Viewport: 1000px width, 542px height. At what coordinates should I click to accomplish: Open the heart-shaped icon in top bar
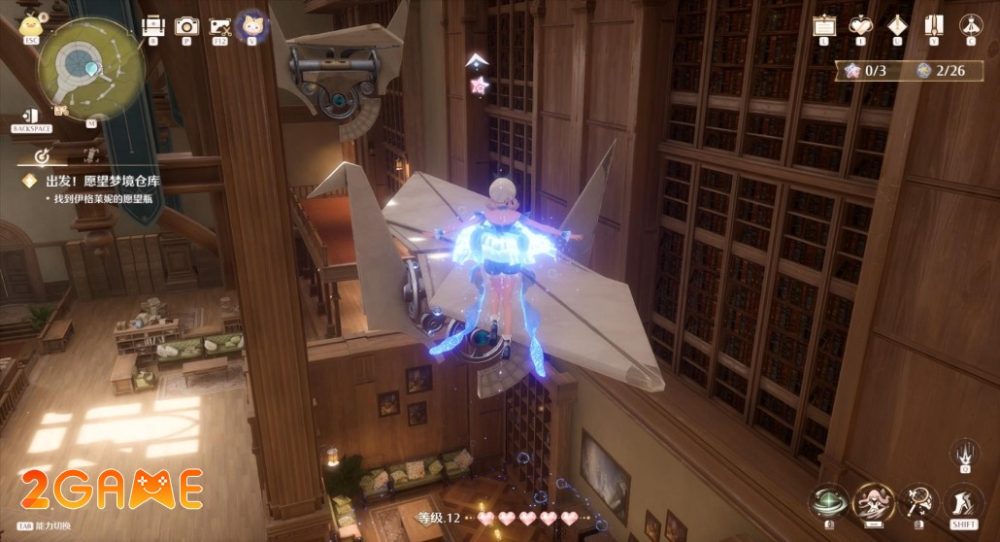(860, 25)
